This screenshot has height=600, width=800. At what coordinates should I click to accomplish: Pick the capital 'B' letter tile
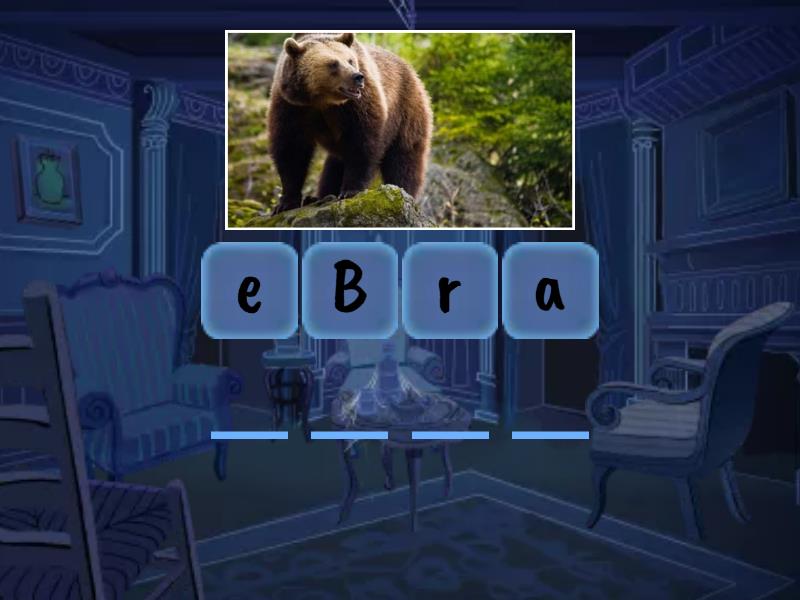349,290
